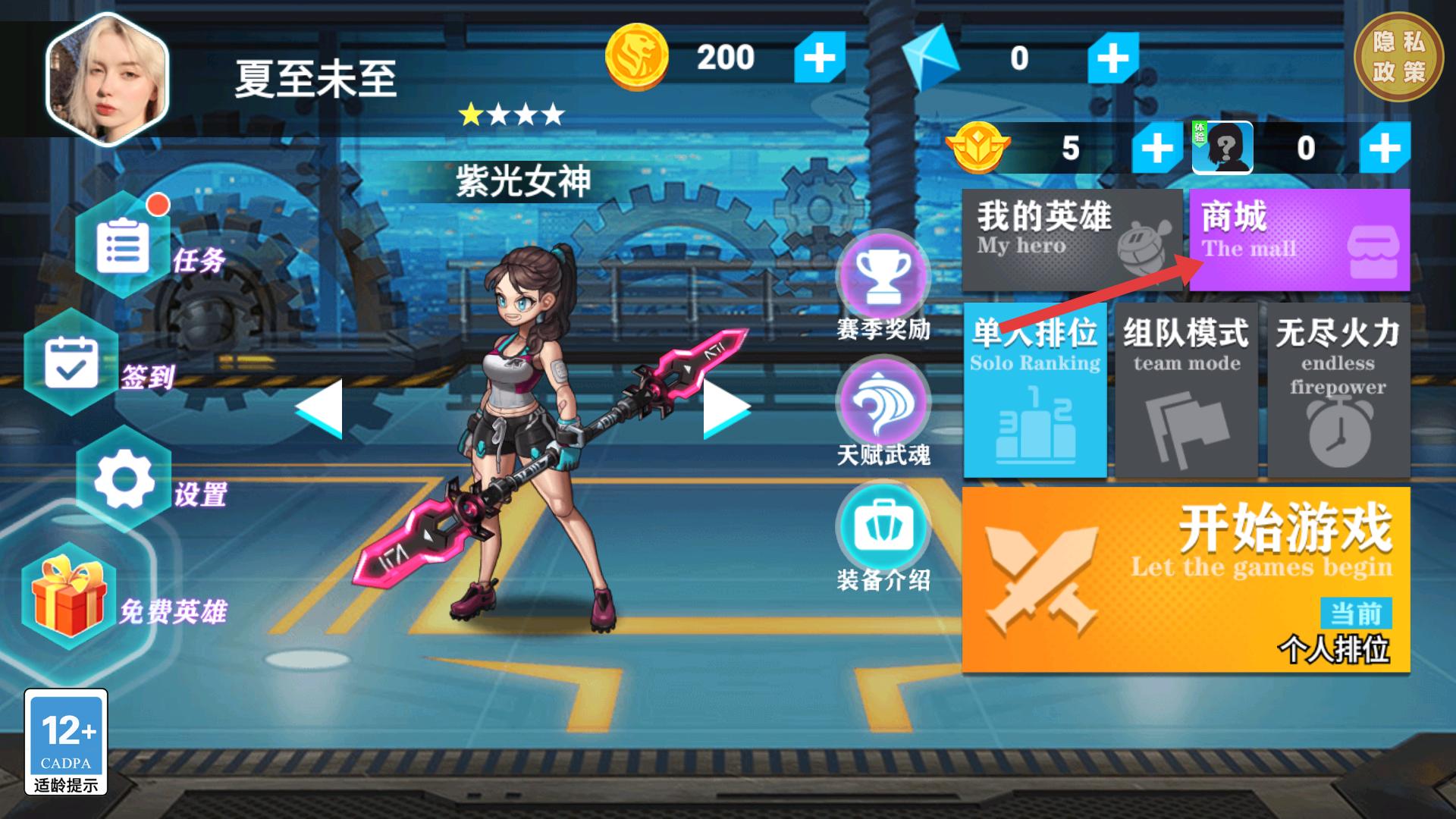Screen dimensions: 1456x819
Task: Open the 签到 daily check-in
Action: point(71,363)
